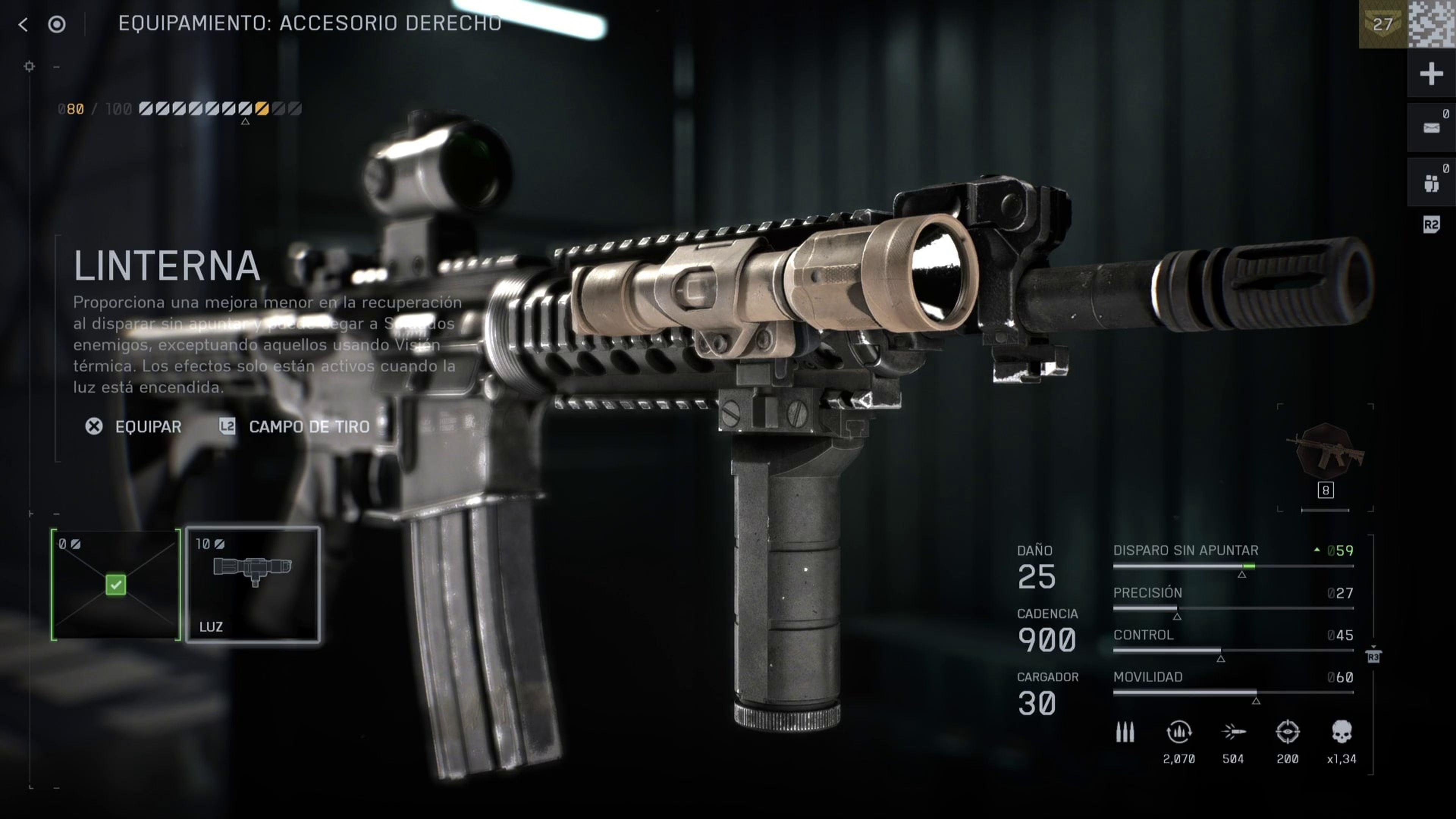
Task: Go back using the arrow icon
Action: tap(23, 24)
